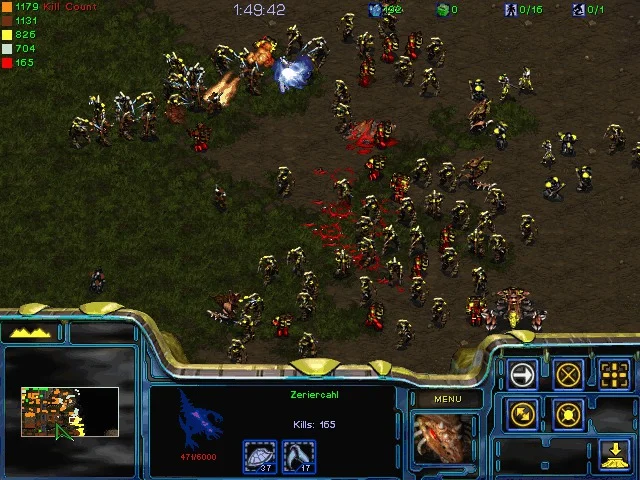Screen dimensions: 640x480
Task: Activate the Hold Position command
Action: coord(568,413)
